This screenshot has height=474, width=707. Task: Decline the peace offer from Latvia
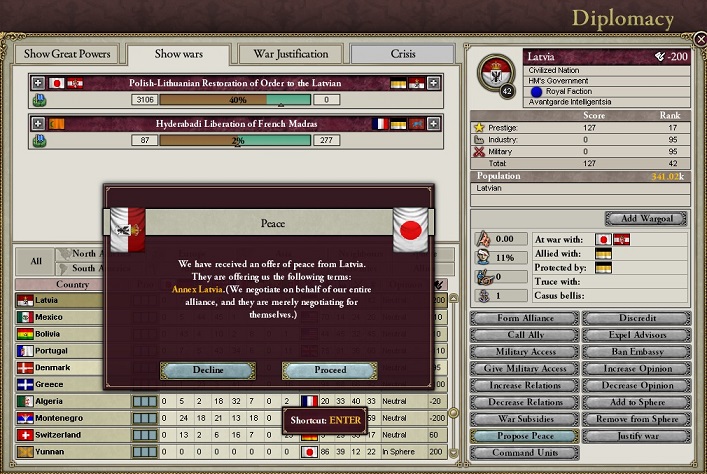pyautogui.click(x=208, y=370)
